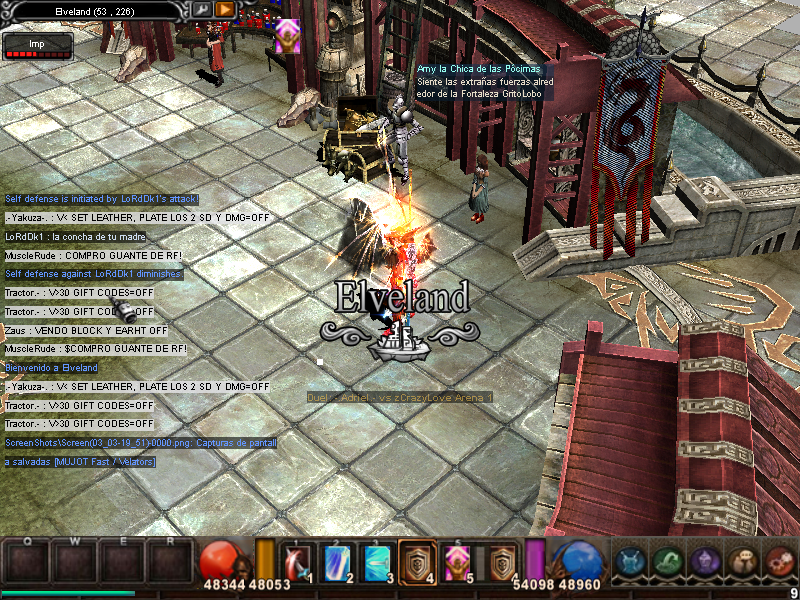Activate the pink shield skill in slot 5
Viewport: 800px width, 600px height.
(457, 562)
